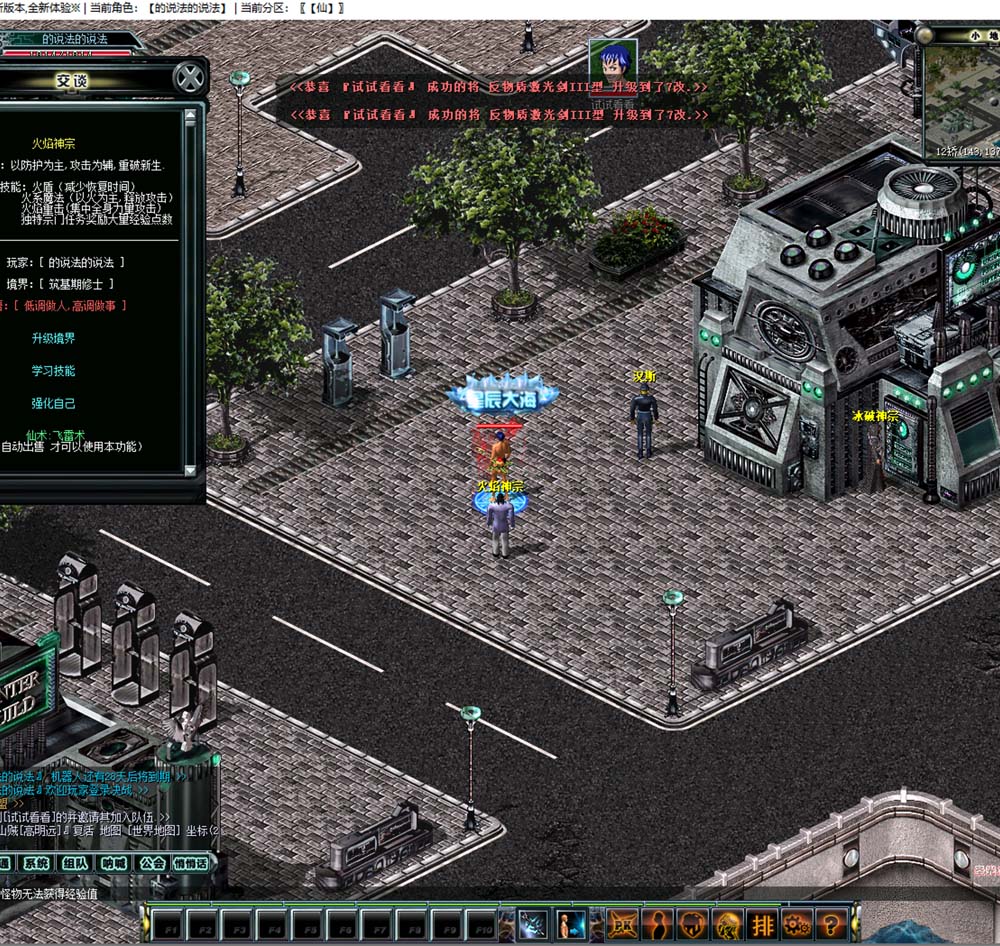The width and height of the screenshot is (1000, 946).
Task: Choose the 仙术:飞雷术 option
Action: point(55,435)
